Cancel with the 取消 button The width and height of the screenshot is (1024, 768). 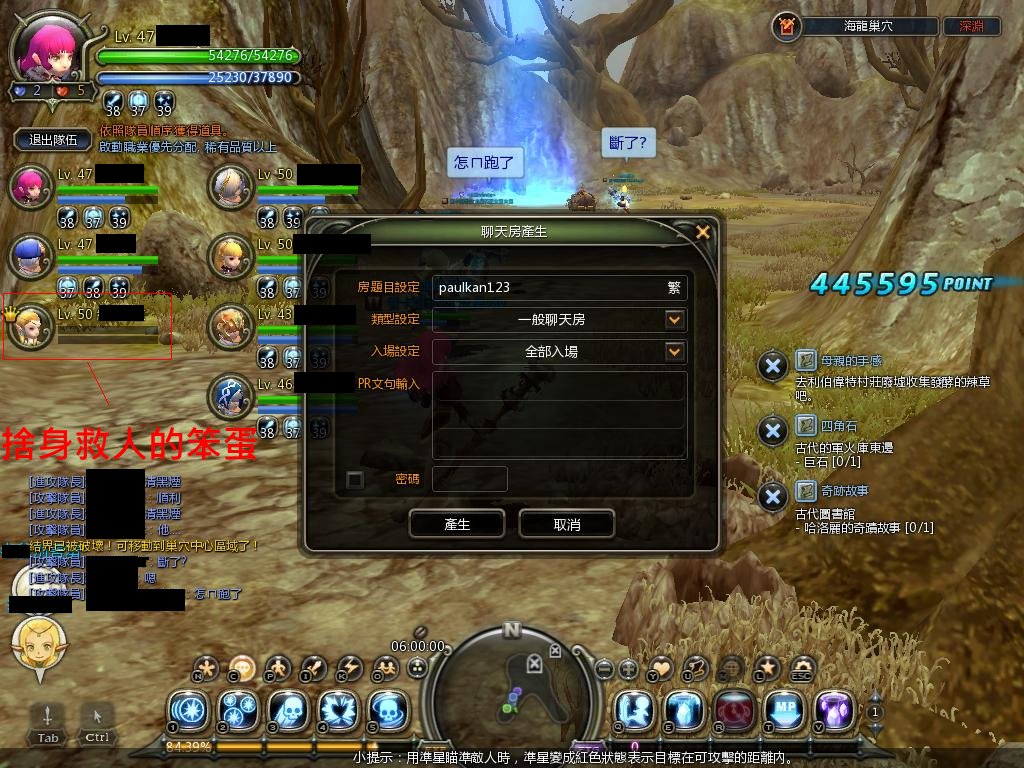pyautogui.click(x=566, y=524)
